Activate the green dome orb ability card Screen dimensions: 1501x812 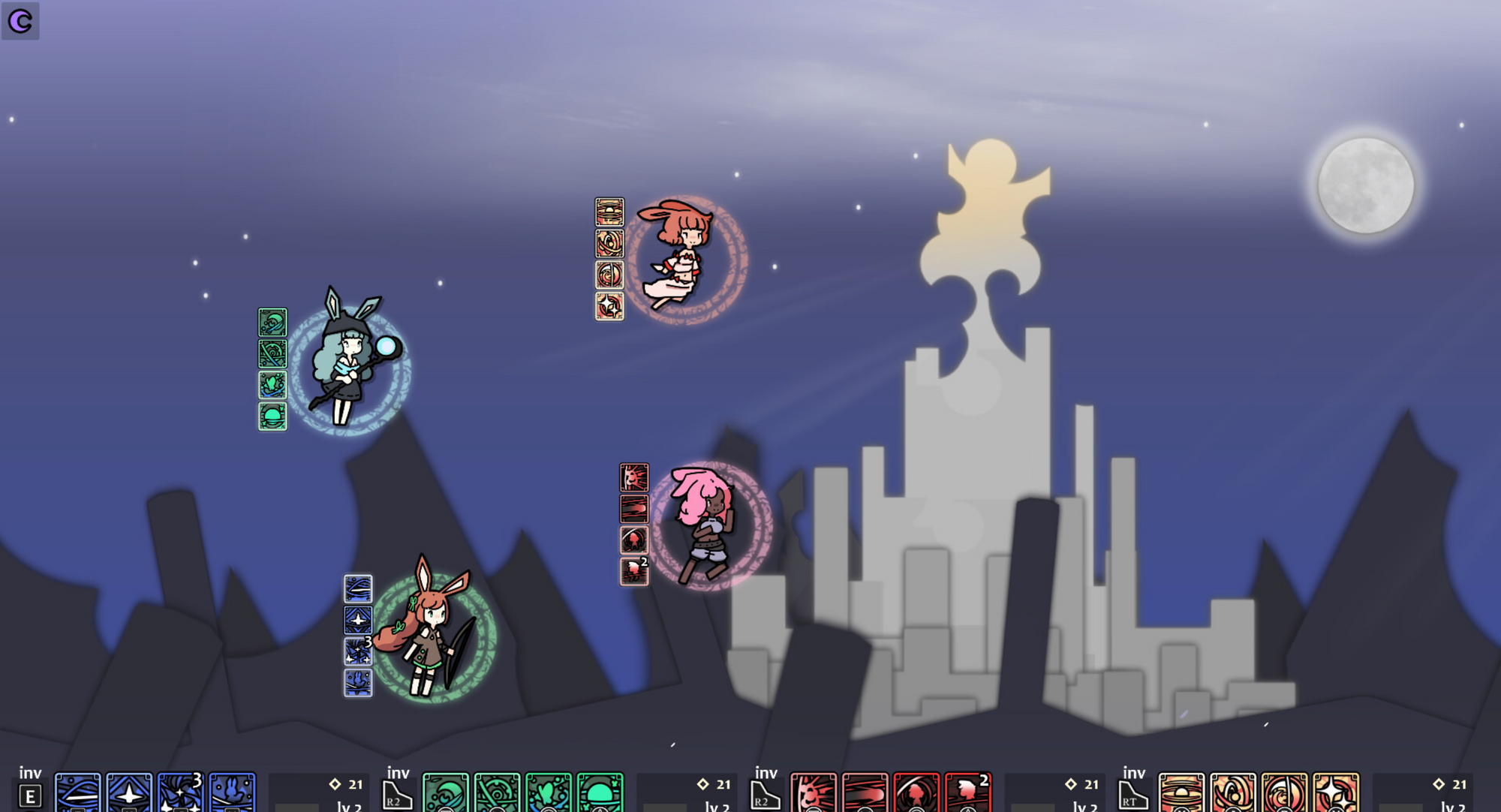click(600, 793)
